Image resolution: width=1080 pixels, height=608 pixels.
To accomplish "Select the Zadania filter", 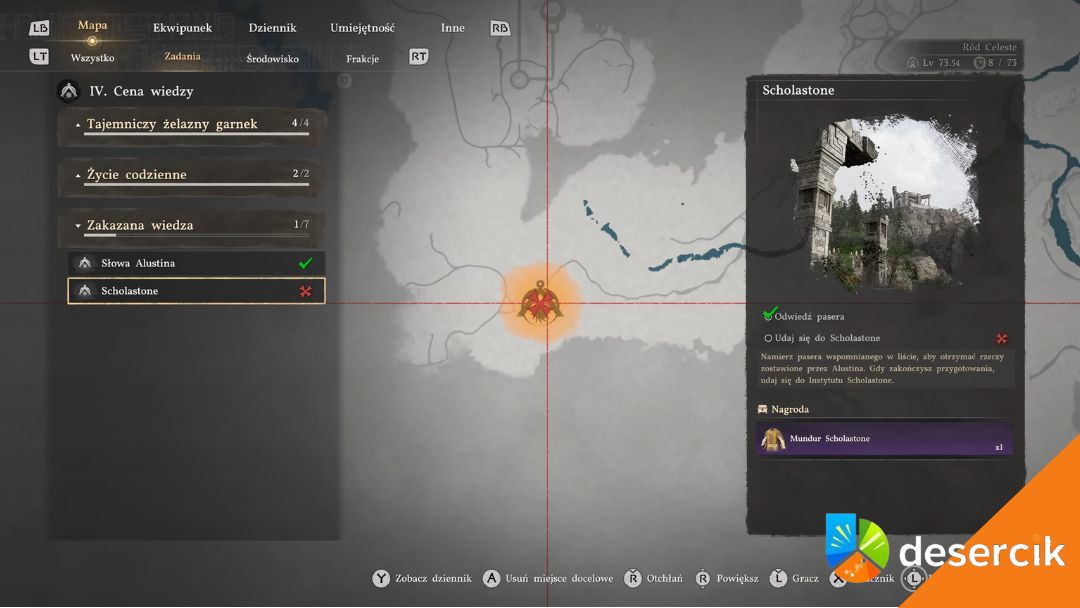I will 182,57.
